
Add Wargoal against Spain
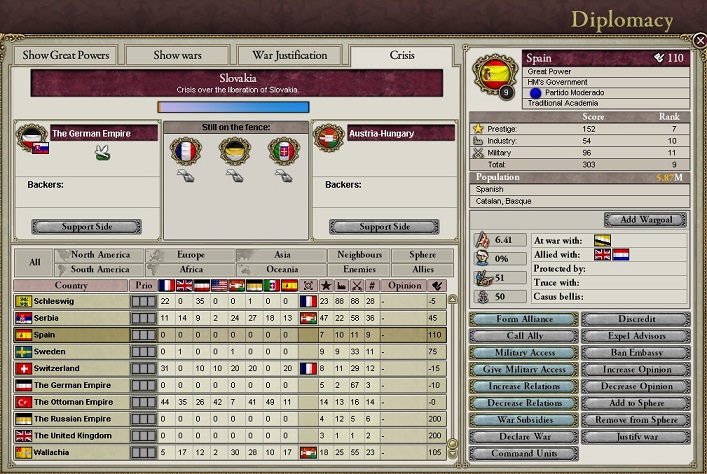[x=645, y=220]
